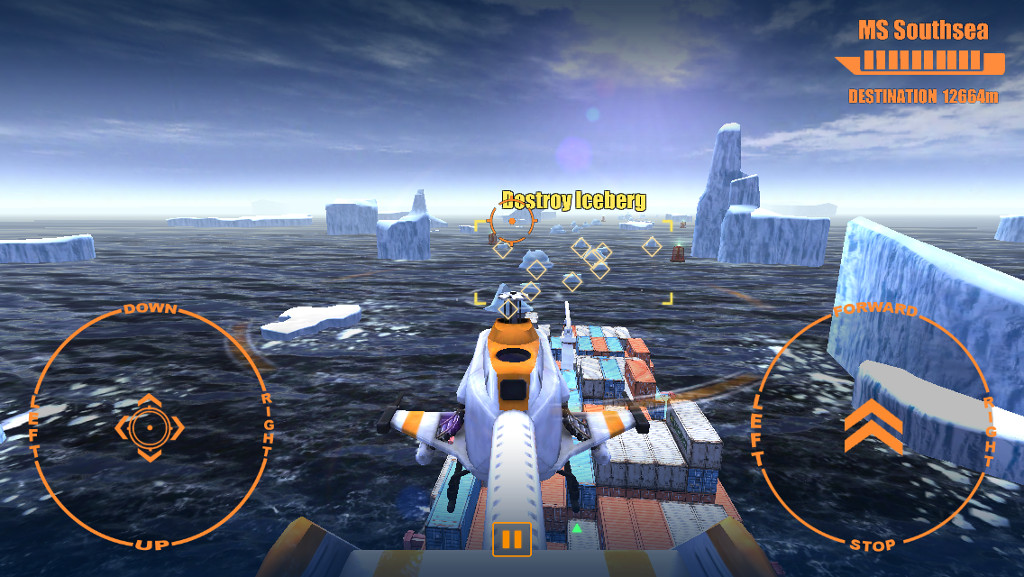Image resolution: width=1024 pixels, height=577 pixels.
Task: Steer LEFT on the throttle dial
Action: [758, 430]
